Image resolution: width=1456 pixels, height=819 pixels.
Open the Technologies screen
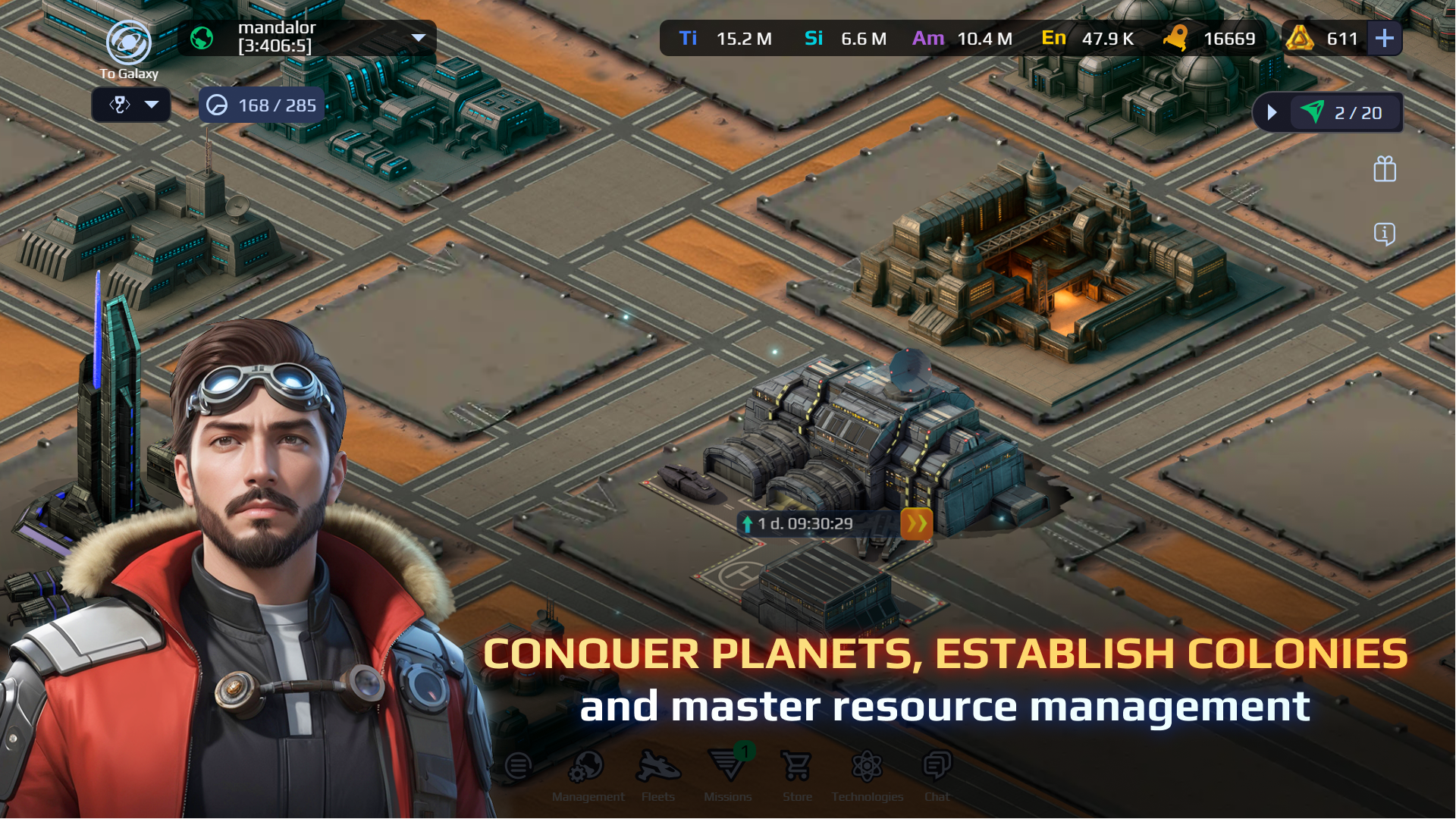tap(867, 773)
